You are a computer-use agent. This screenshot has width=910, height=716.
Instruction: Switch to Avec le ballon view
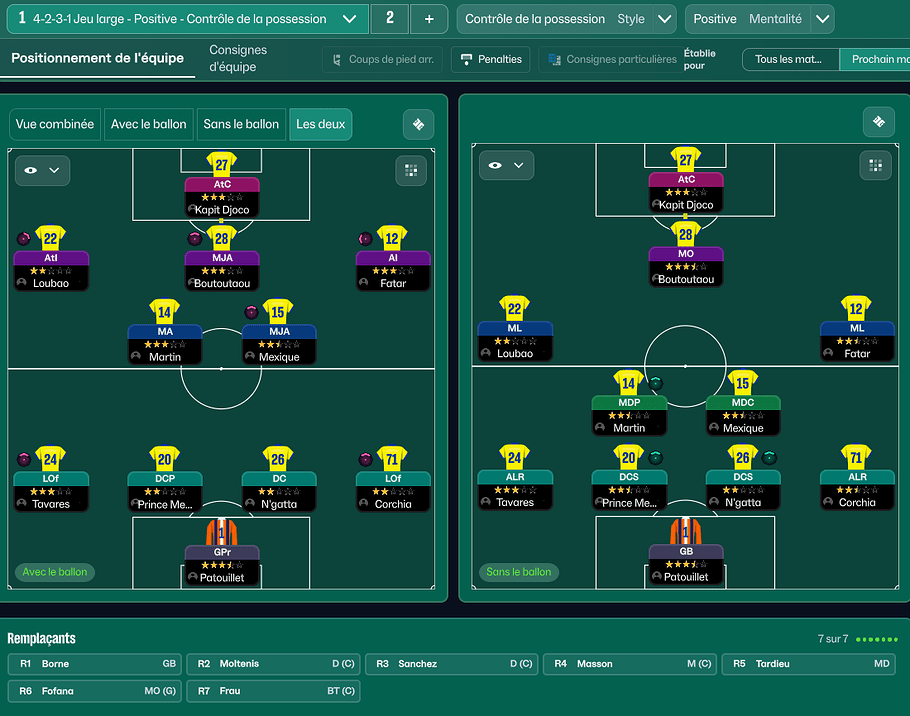coord(149,124)
